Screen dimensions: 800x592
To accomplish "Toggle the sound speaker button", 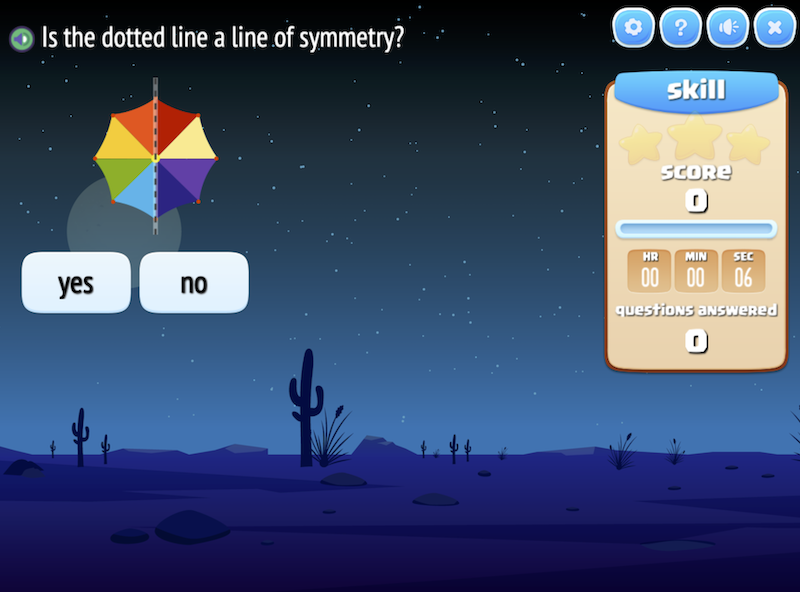I will 727,28.
